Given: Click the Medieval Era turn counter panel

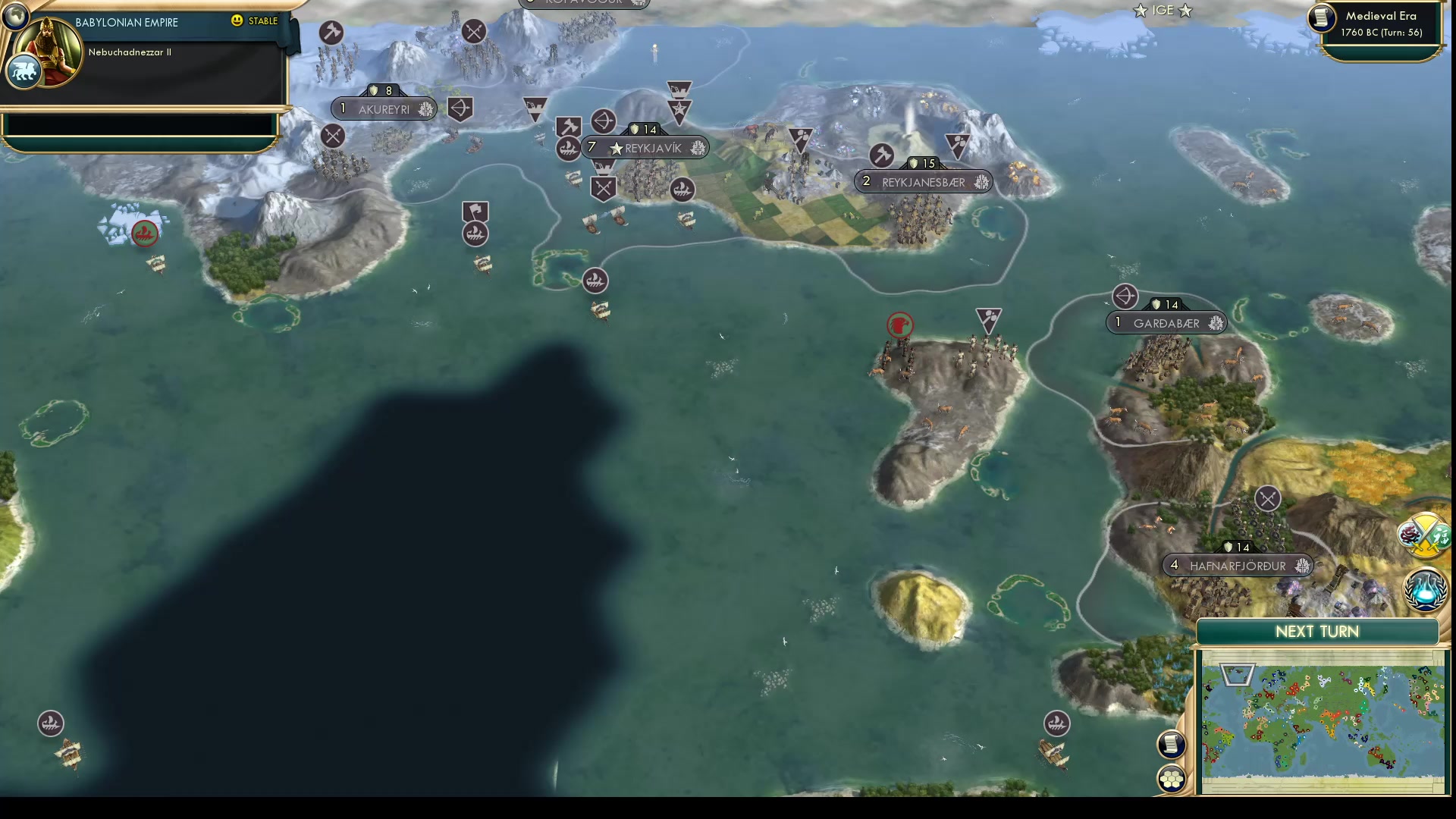Looking at the screenshot, I should [1380, 23].
